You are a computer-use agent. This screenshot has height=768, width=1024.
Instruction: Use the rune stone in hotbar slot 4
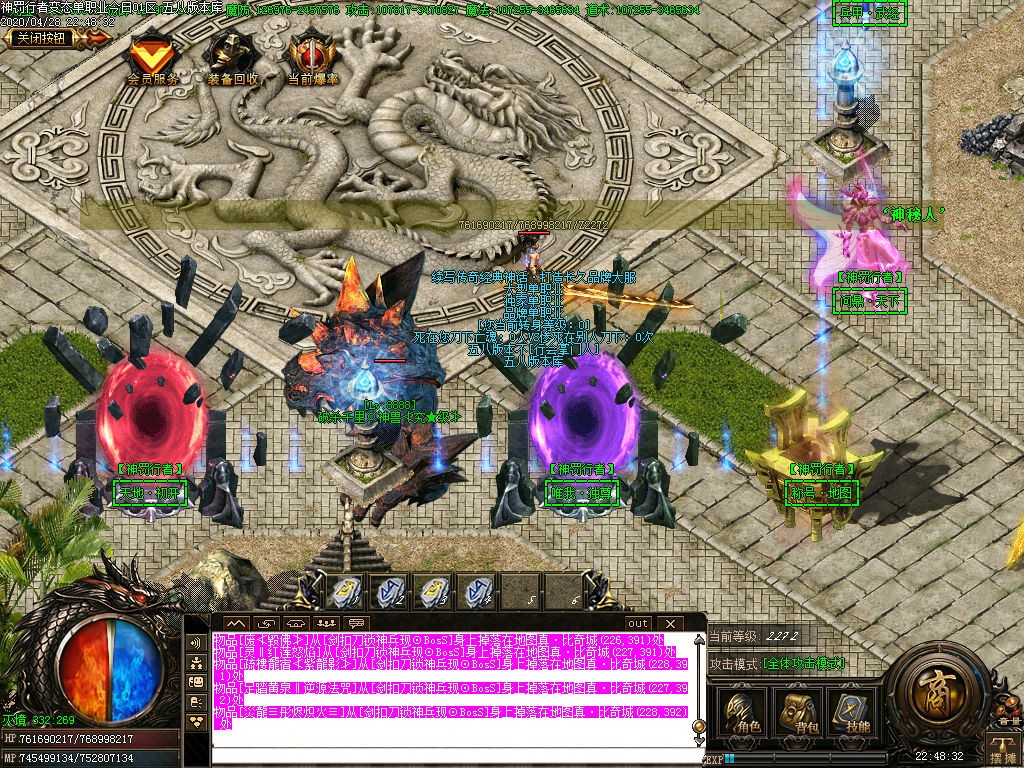[476, 592]
